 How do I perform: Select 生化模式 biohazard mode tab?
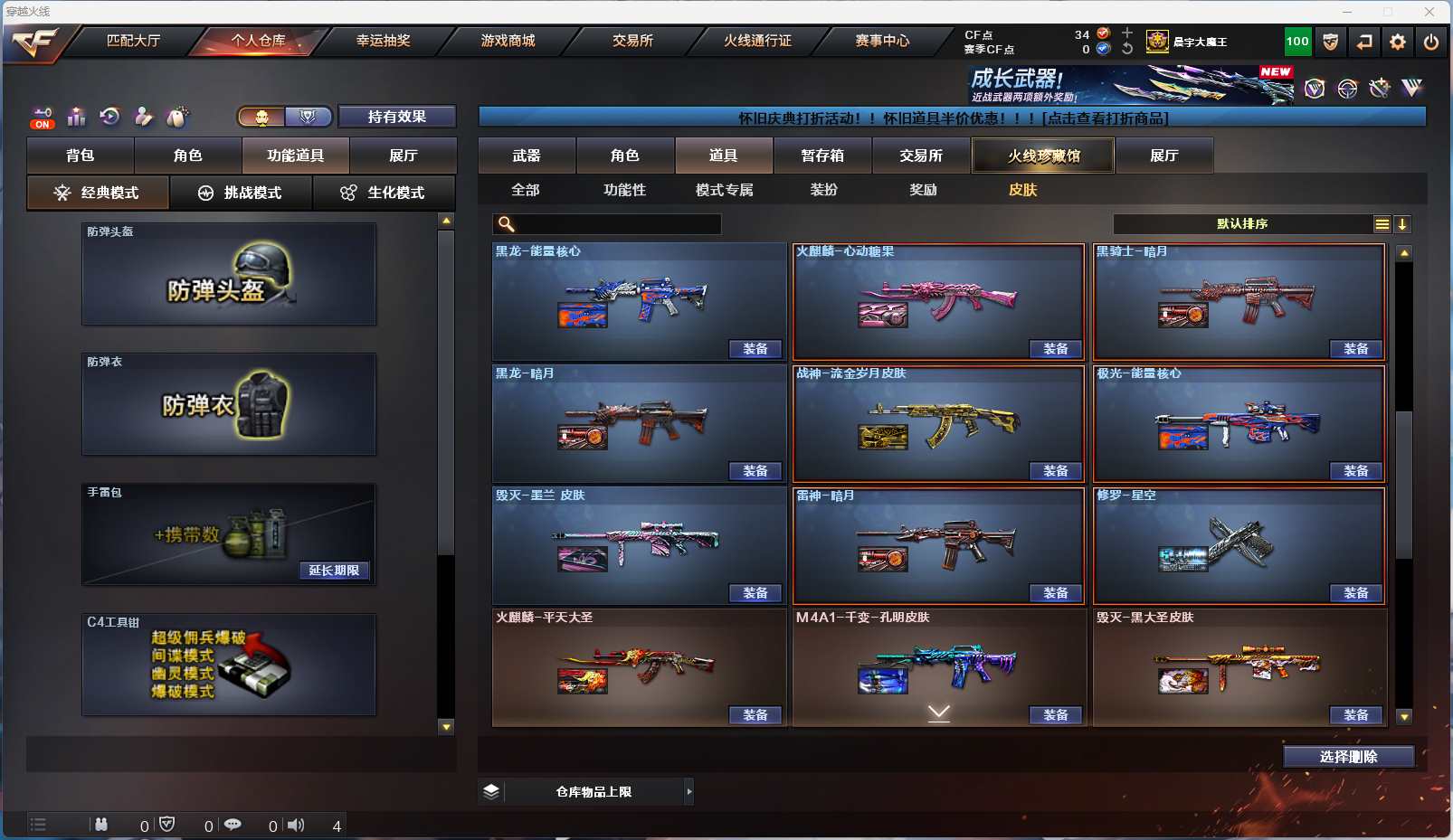click(384, 193)
